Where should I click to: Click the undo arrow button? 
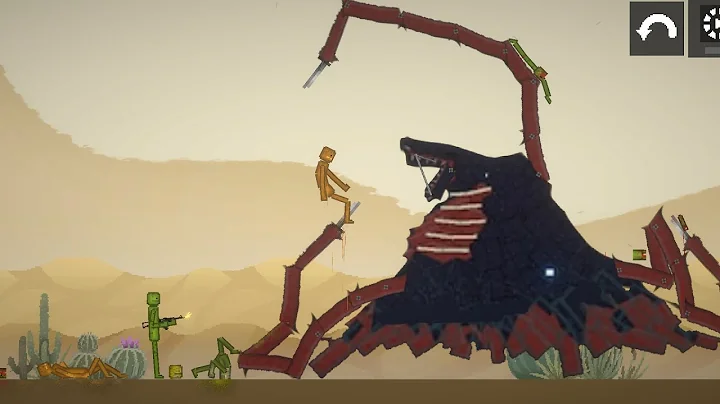(x=656, y=28)
